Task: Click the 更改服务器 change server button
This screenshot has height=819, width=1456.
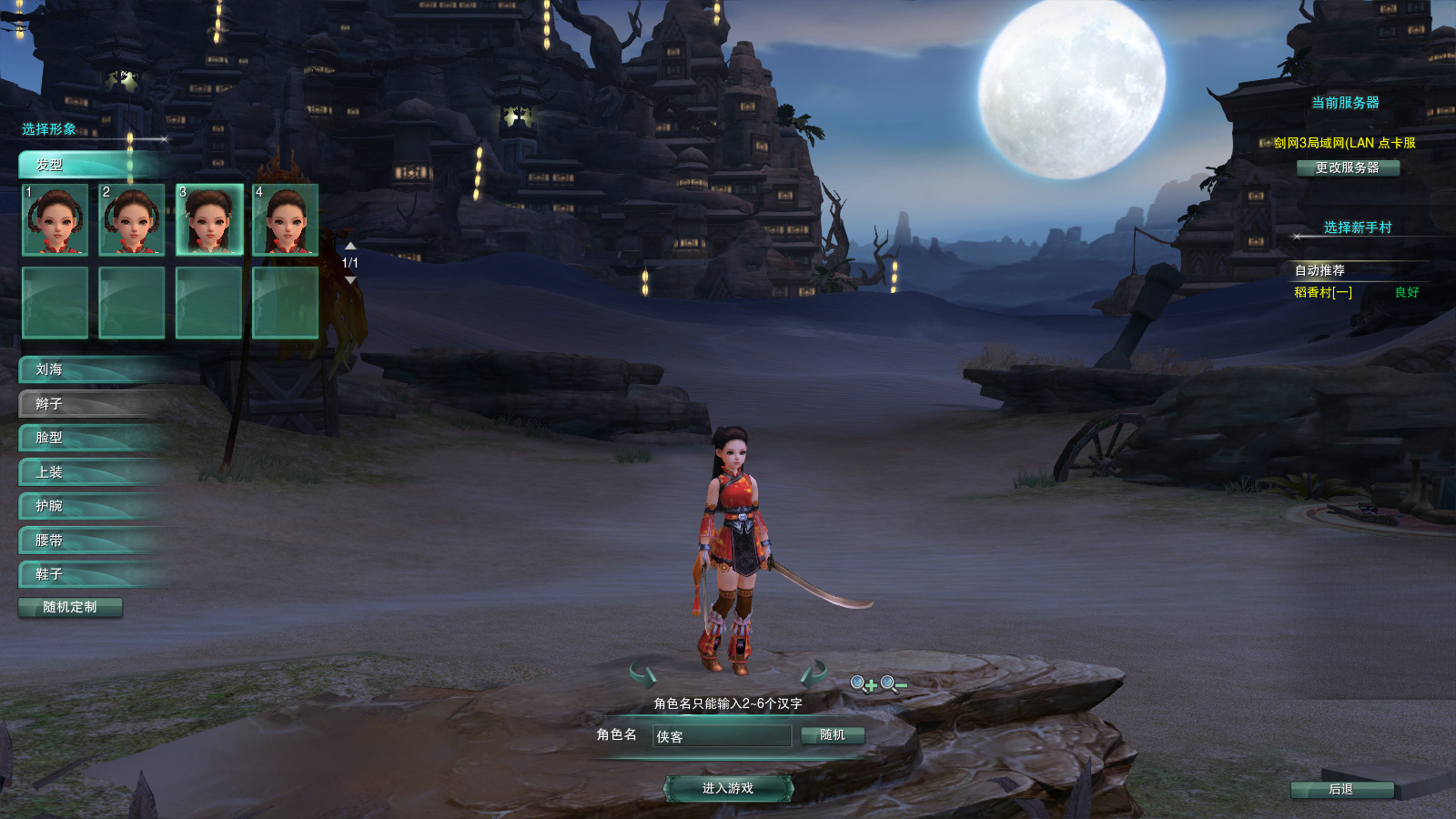Action: pos(1348,167)
